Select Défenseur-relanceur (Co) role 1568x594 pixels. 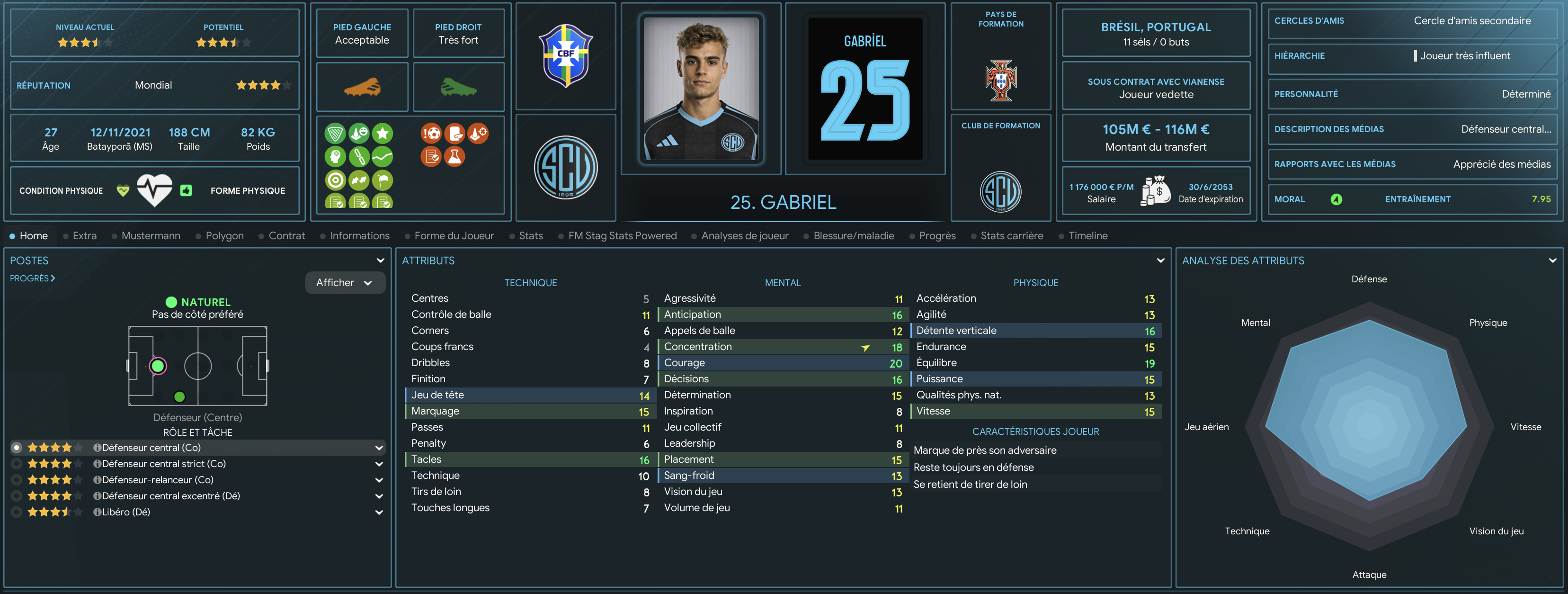pyautogui.click(x=157, y=480)
